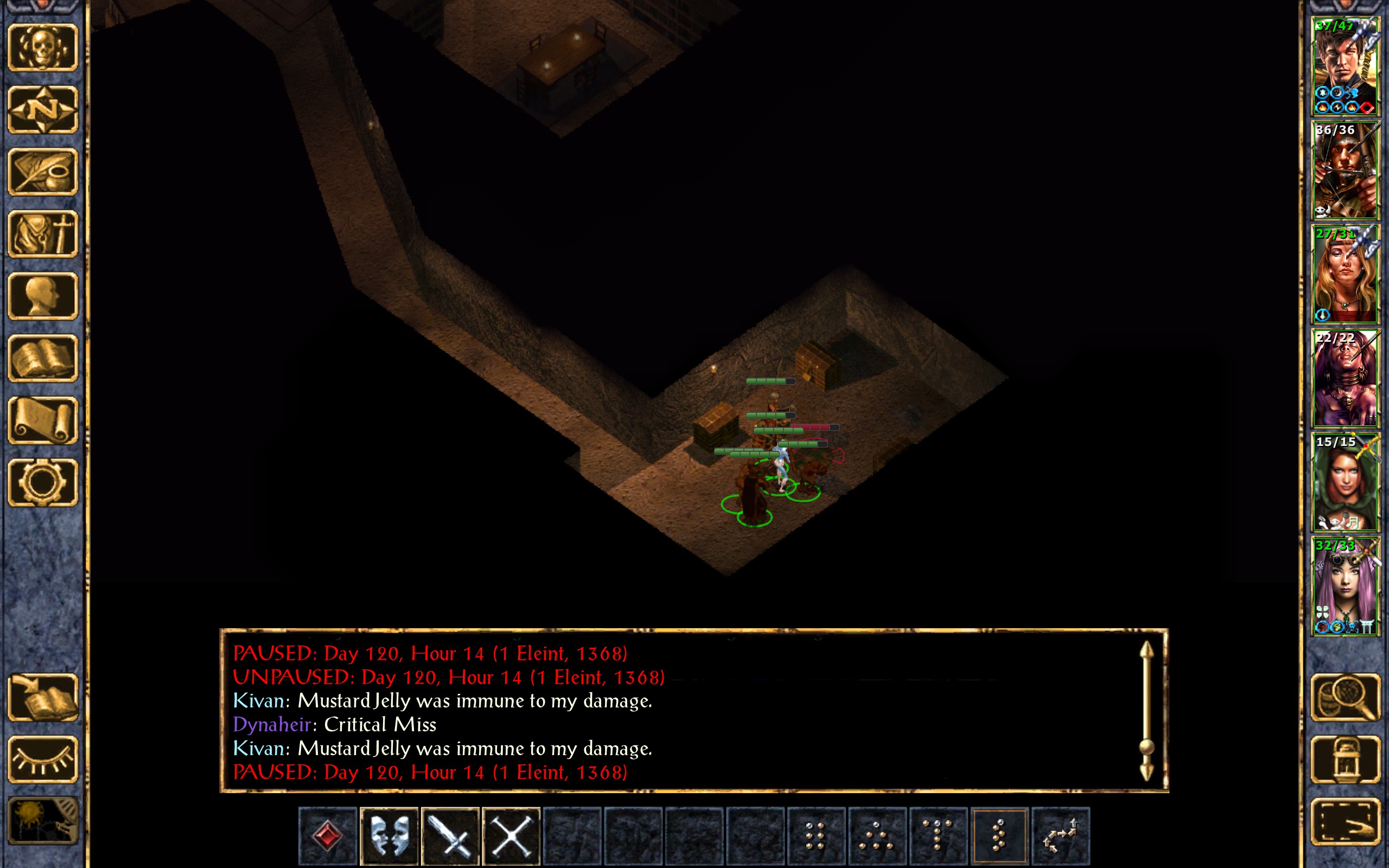Quick save with the book-and-arrow button
The width and height of the screenshot is (1389, 868).
pyautogui.click(x=43, y=698)
